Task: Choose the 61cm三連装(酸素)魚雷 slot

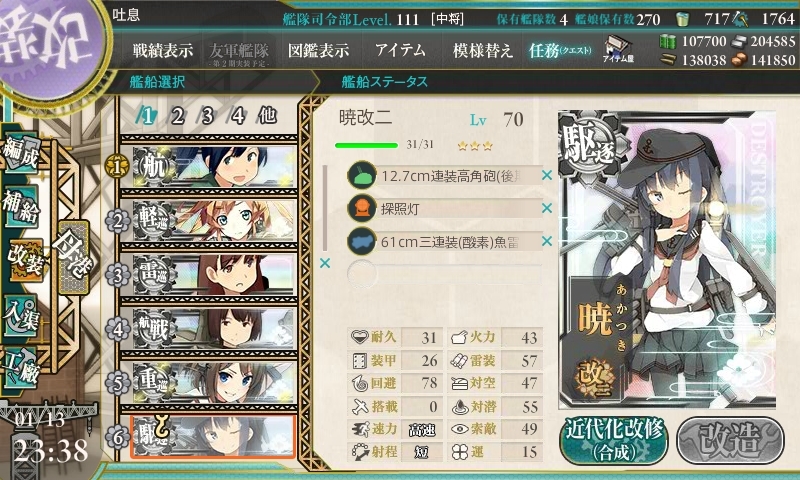Action: [x=444, y=241]
